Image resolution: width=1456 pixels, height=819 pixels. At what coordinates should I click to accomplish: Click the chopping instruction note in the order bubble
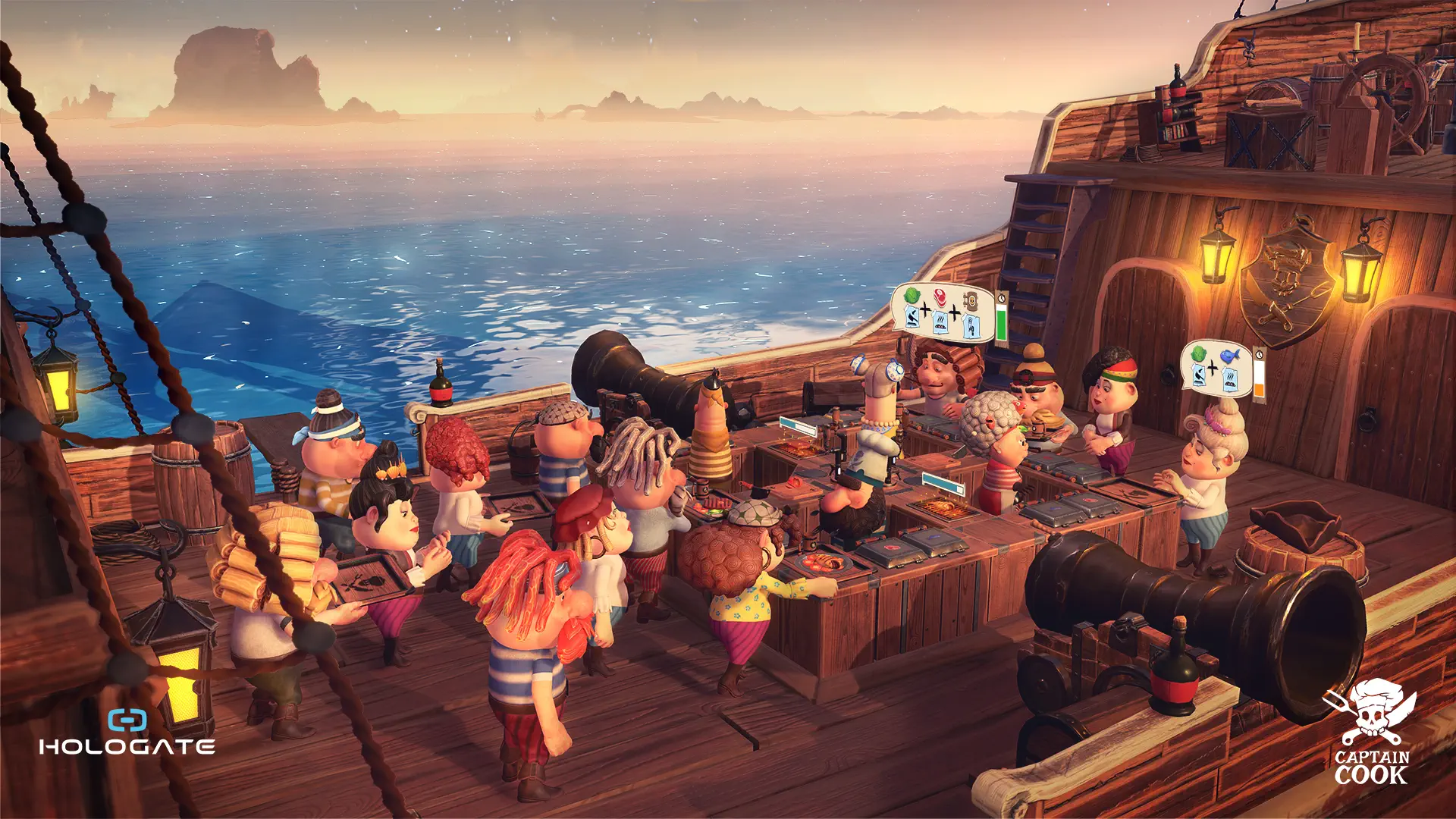point(912,318)
